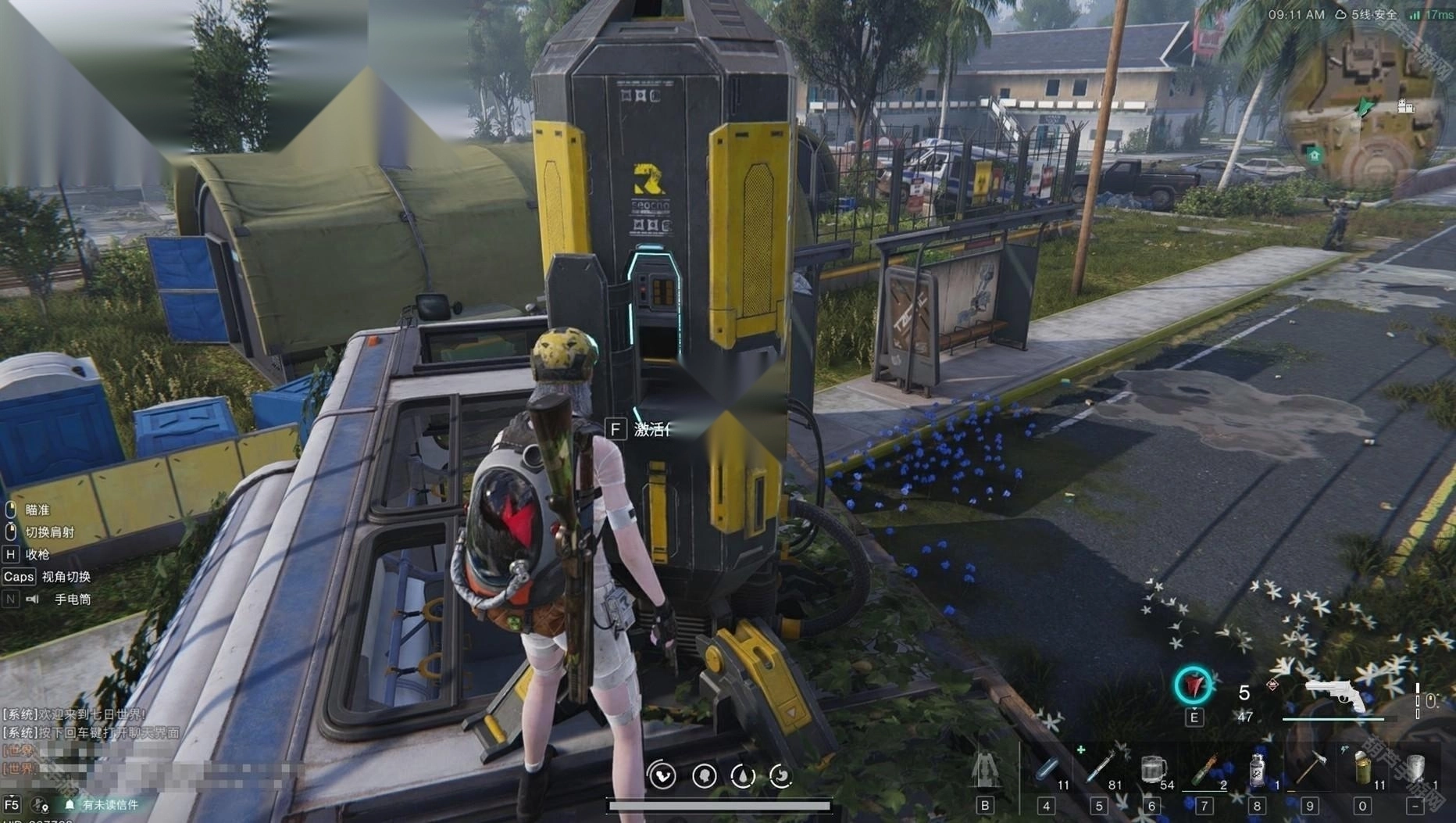Image resolution: width=1456 pixels, height=823 pixels.
Task: Select the glass mug drink slot
Action: point(1152,770)
